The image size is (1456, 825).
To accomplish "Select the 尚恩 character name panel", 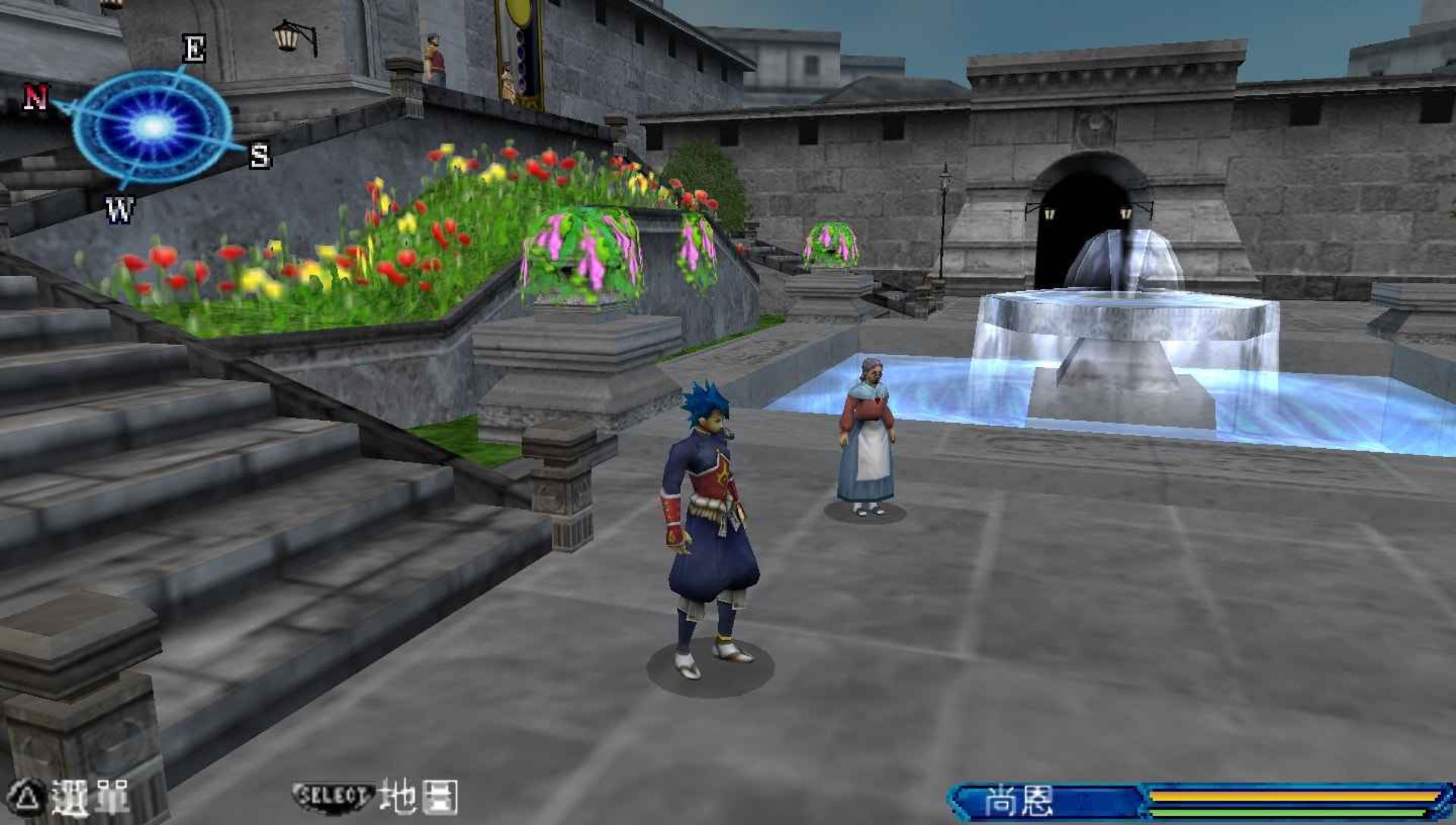I will point(1020,801).
